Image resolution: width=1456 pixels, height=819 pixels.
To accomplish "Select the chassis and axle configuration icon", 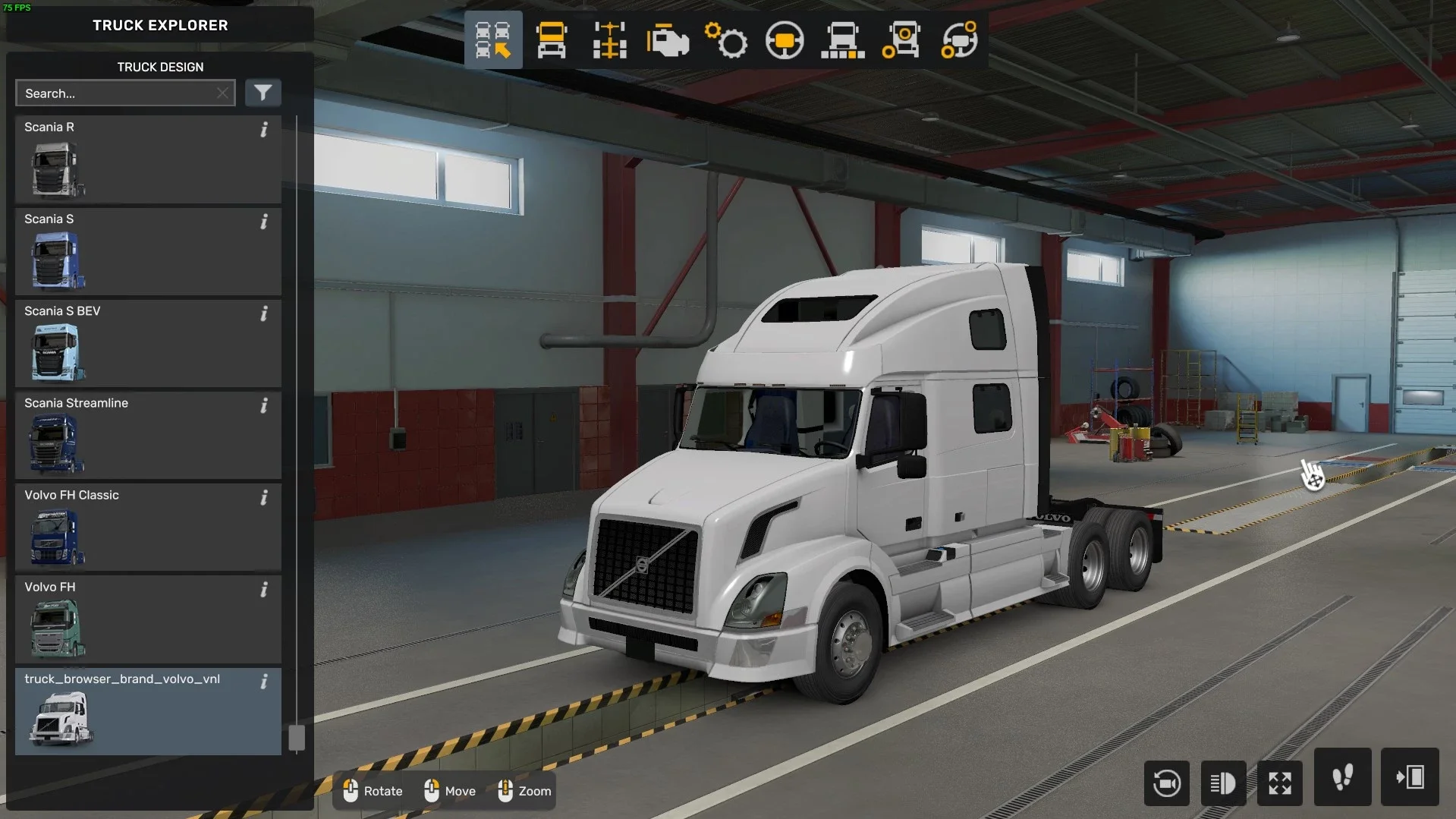I will click(609, 39).
